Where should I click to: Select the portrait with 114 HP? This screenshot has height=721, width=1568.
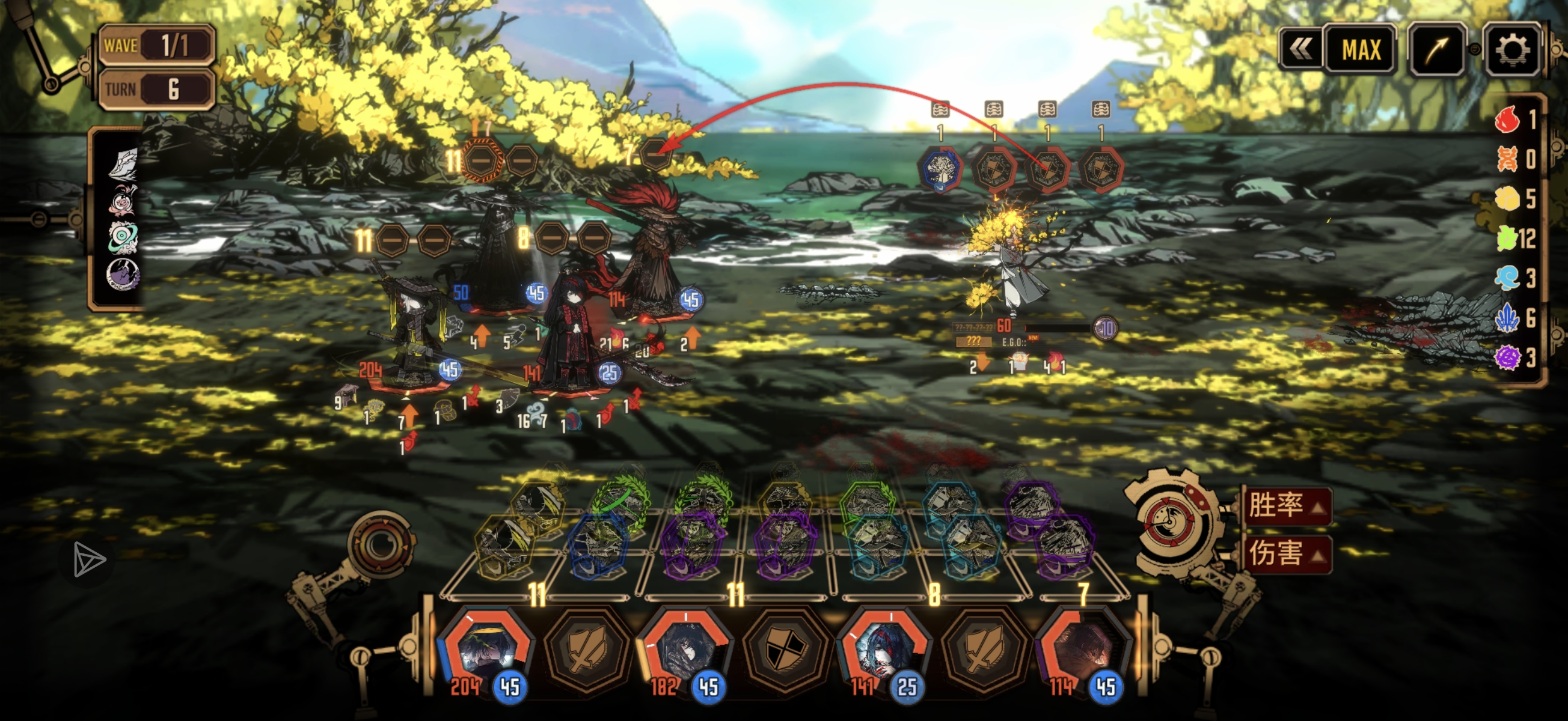pyautogui.click(x=1083, y=651)
